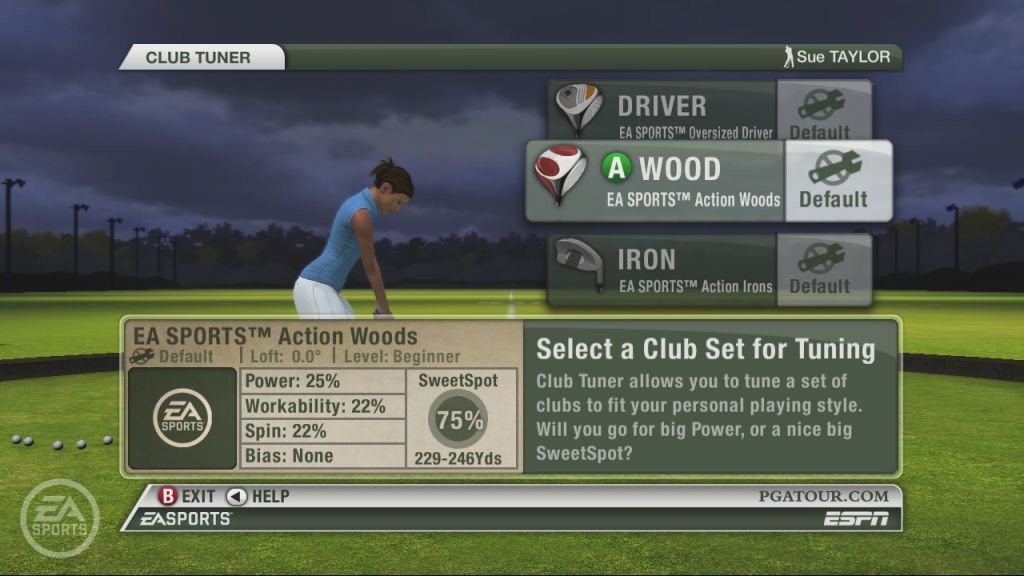Open the Wood's Default tuning box
This screenshot has height=576, width=1024.
(837, 181)
